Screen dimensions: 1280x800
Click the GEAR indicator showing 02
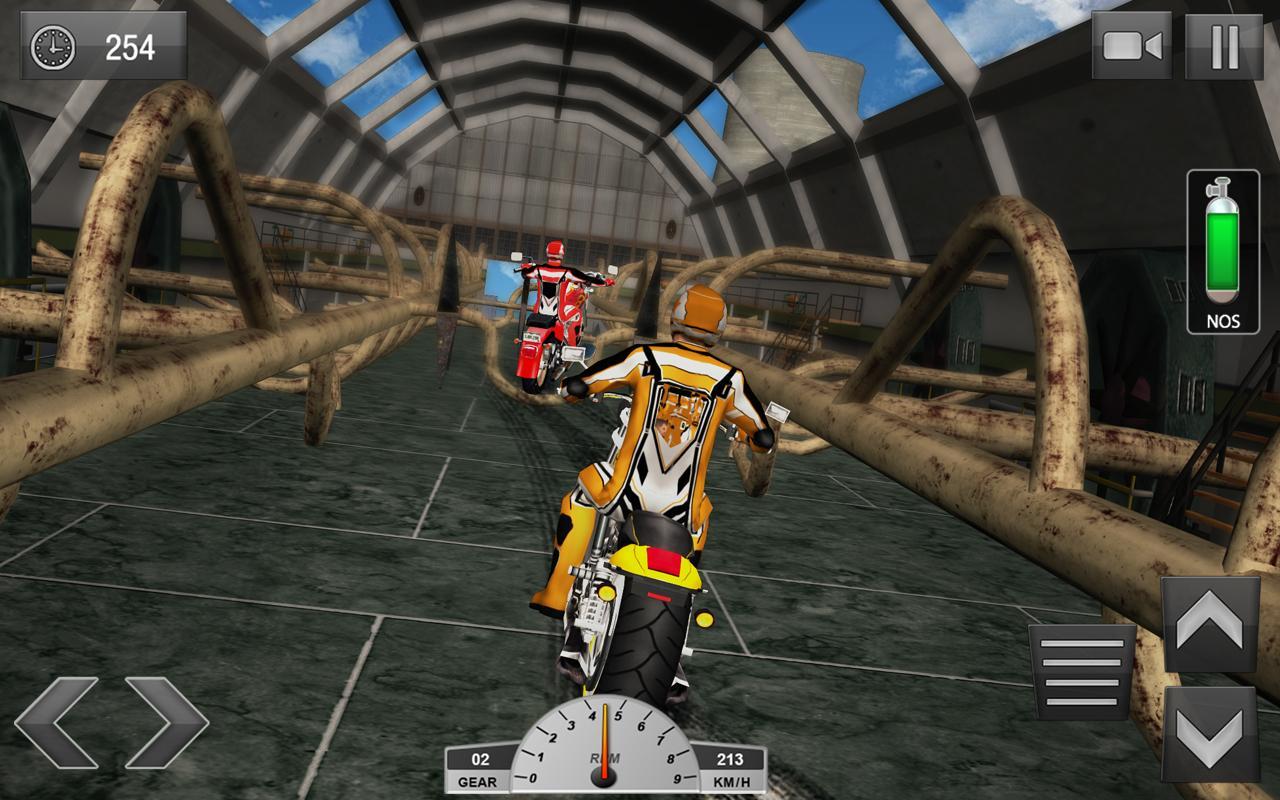[480, 762]
